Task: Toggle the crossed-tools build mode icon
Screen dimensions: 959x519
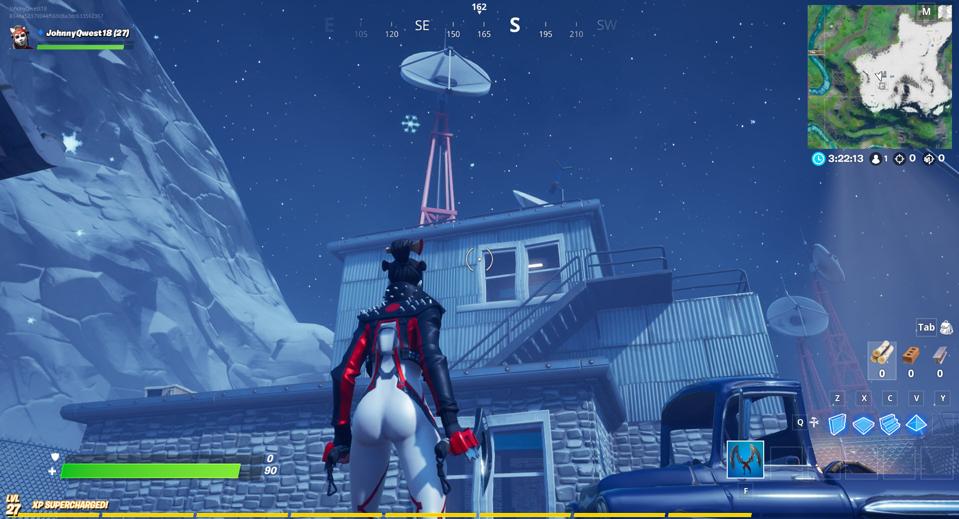Action: (x=814, y=423)
